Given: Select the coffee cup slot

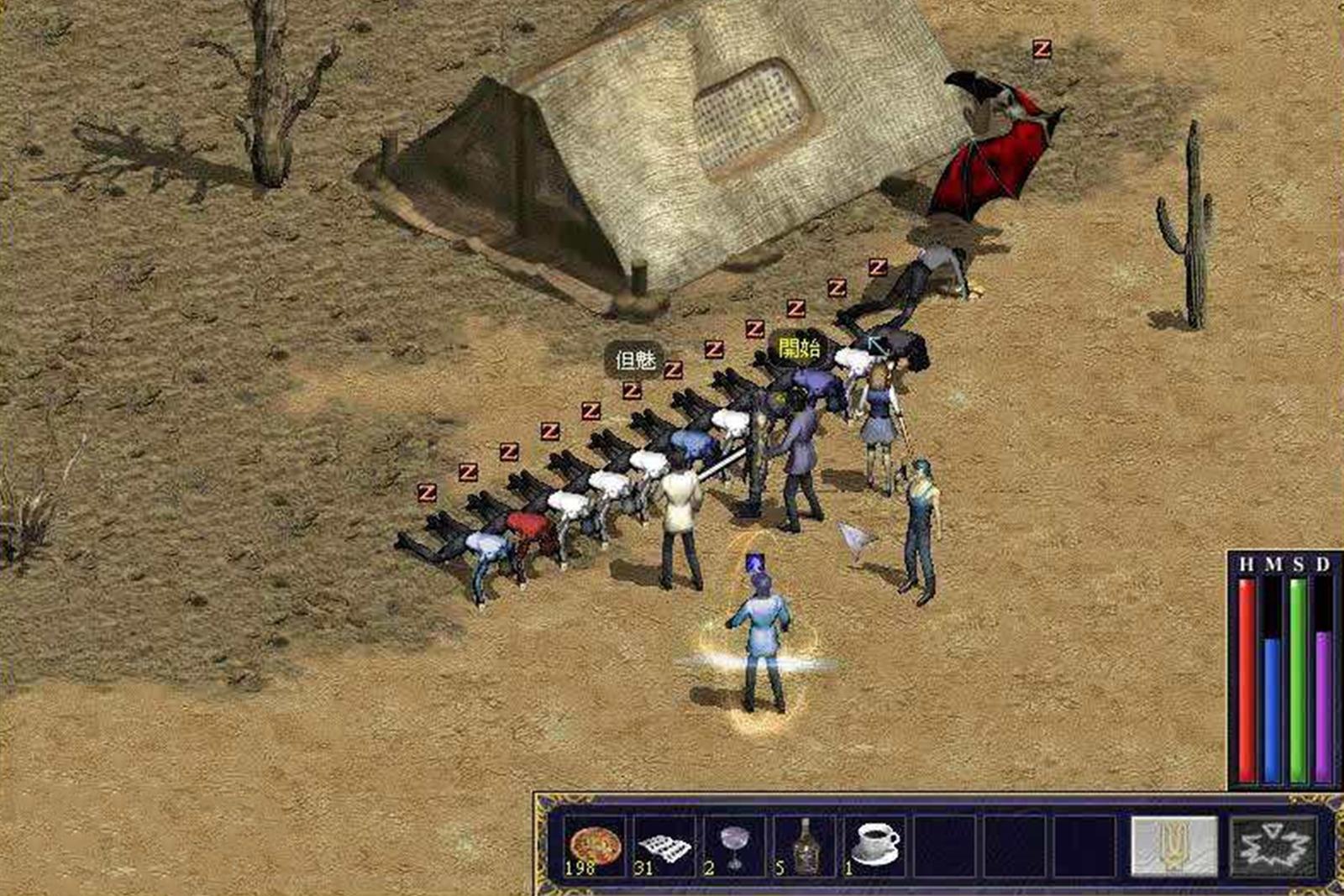Looking at the screenshot, I should (874, 845).
